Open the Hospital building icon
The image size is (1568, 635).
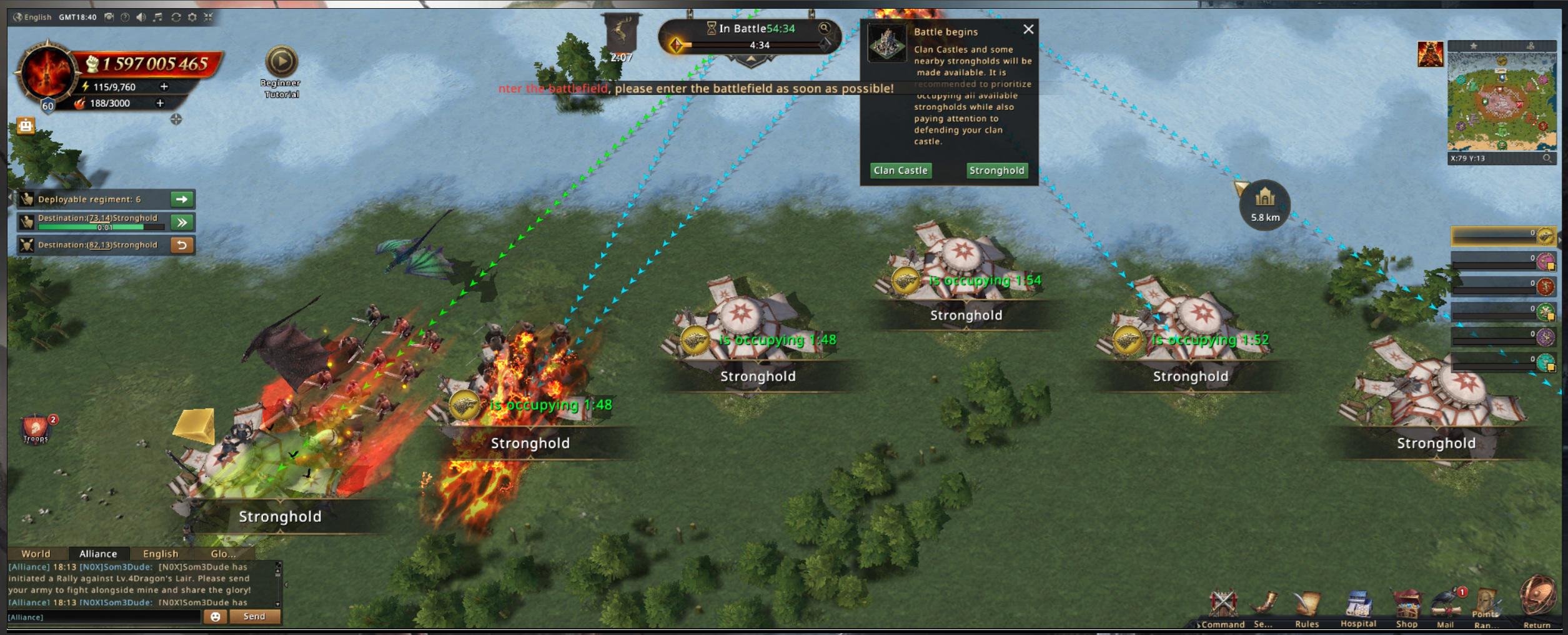(x=1358, y=606)
